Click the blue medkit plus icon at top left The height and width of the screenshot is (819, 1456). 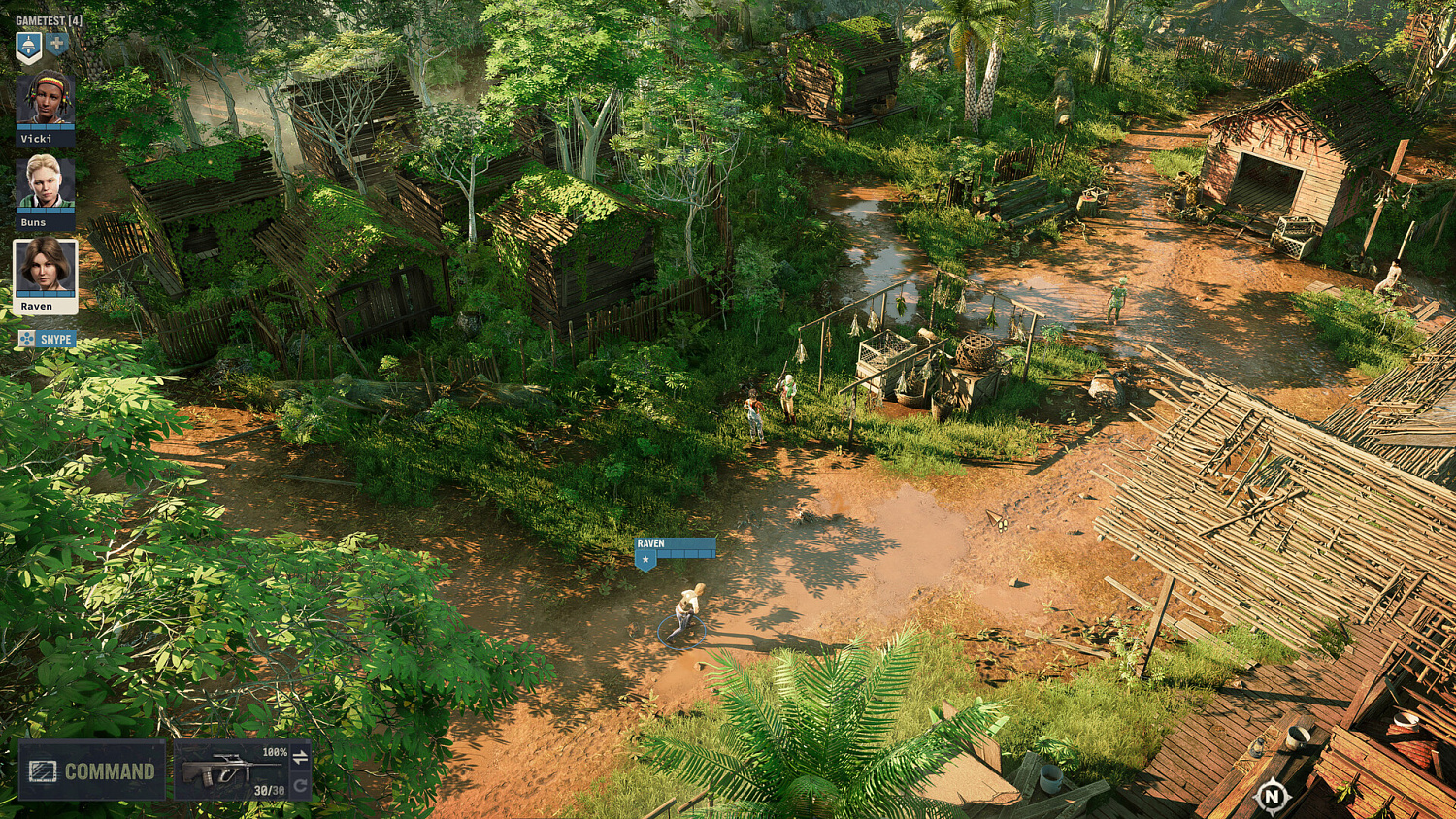(56, 44)
